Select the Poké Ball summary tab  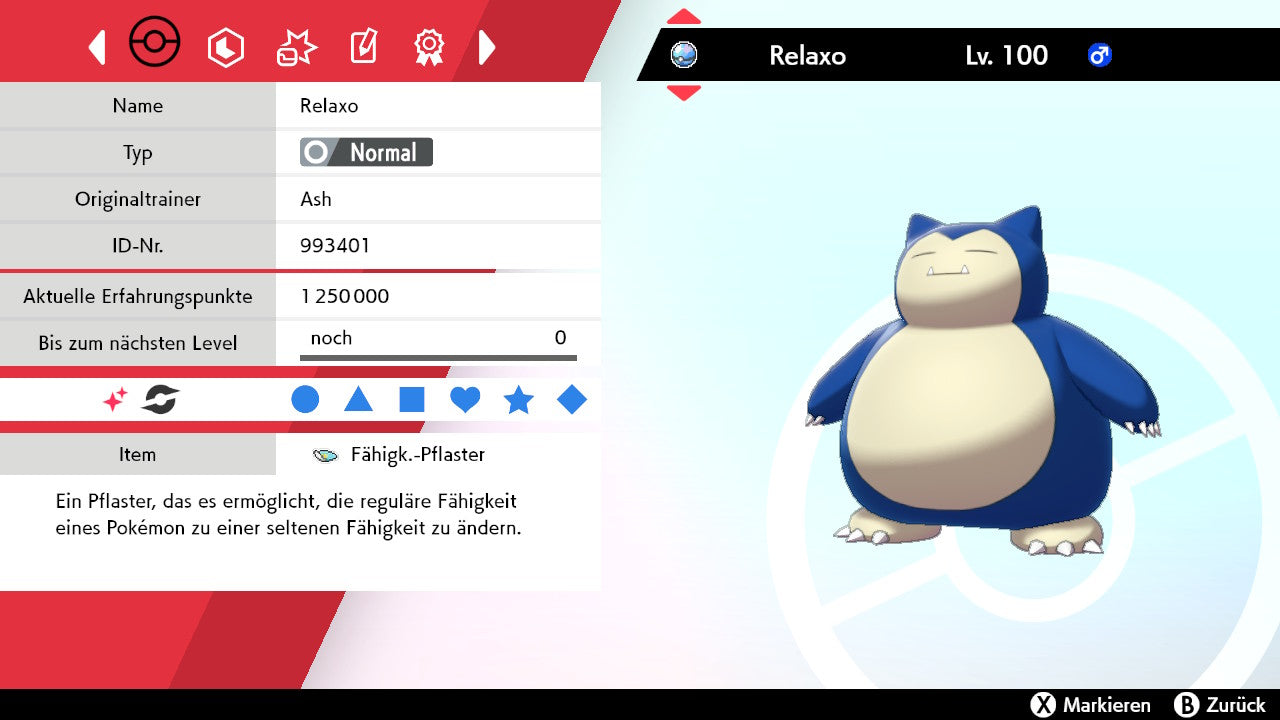[x=155, y=44]
